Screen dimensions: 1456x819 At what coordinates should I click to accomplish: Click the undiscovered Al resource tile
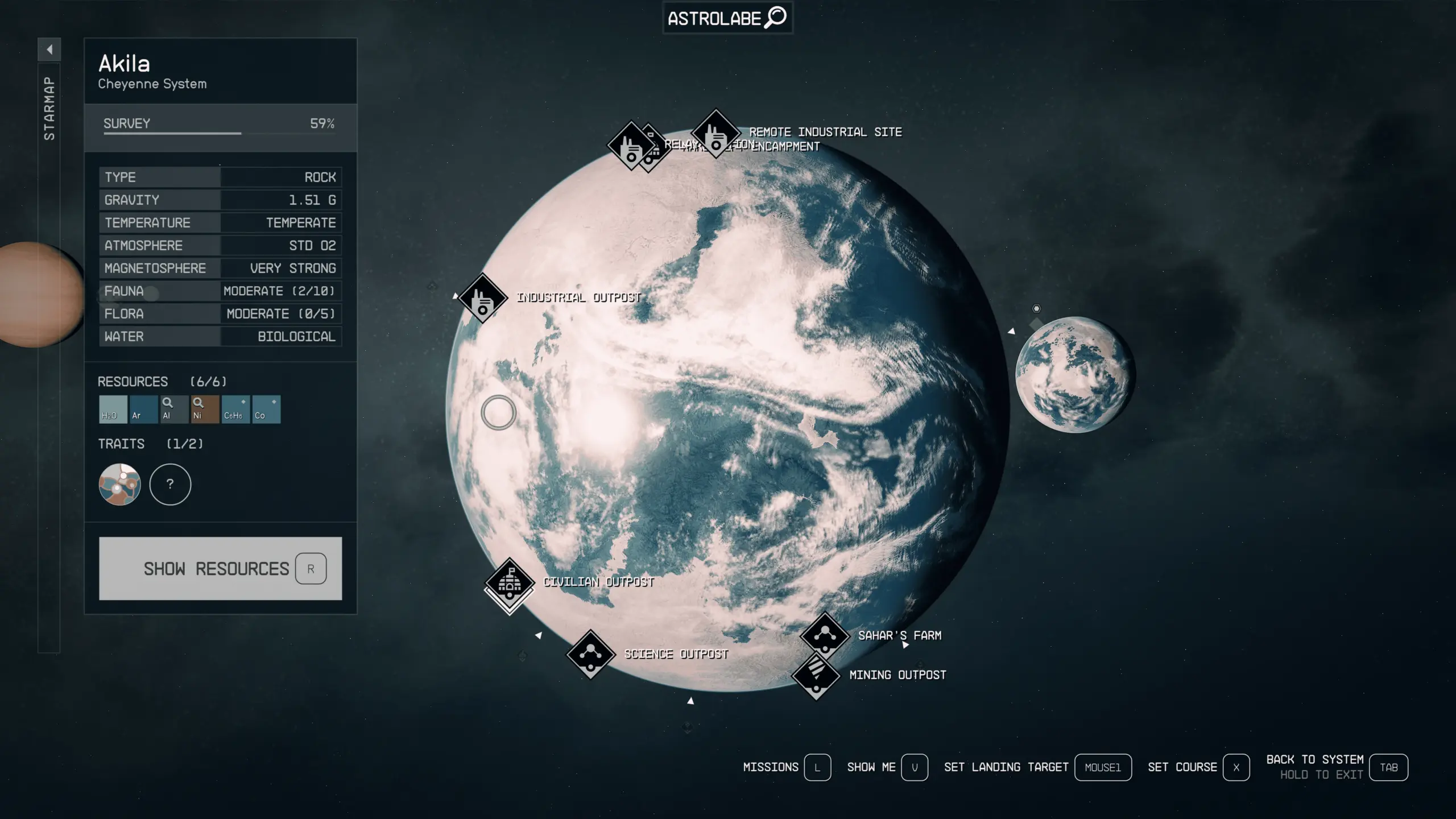point(173,408)
